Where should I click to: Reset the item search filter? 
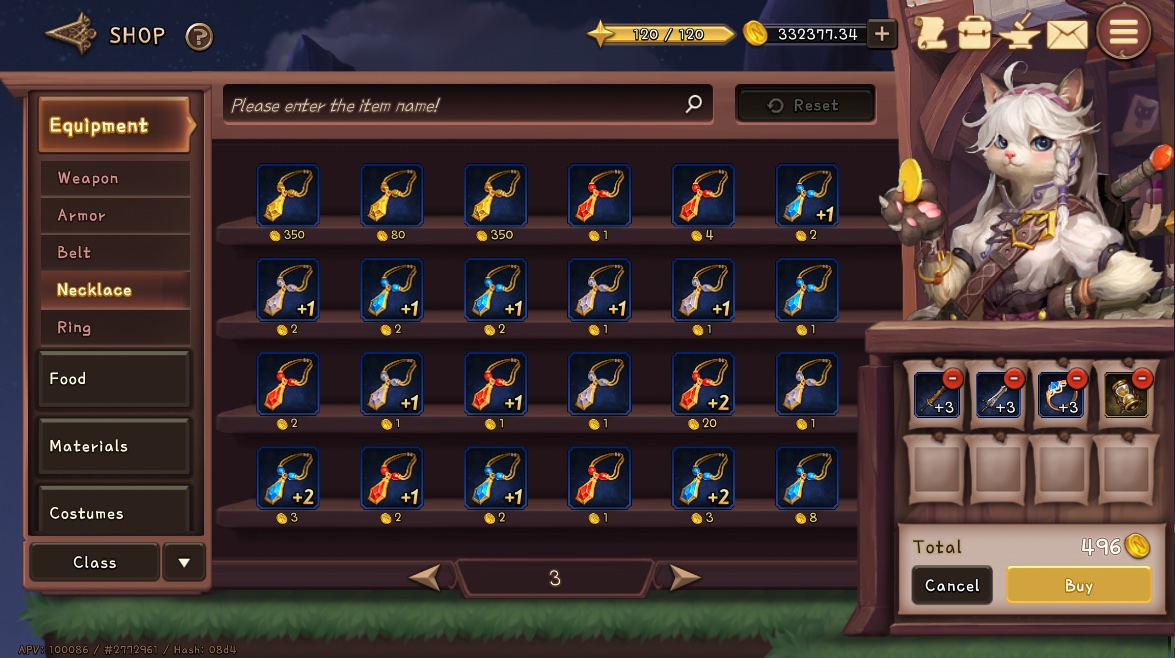805,105
